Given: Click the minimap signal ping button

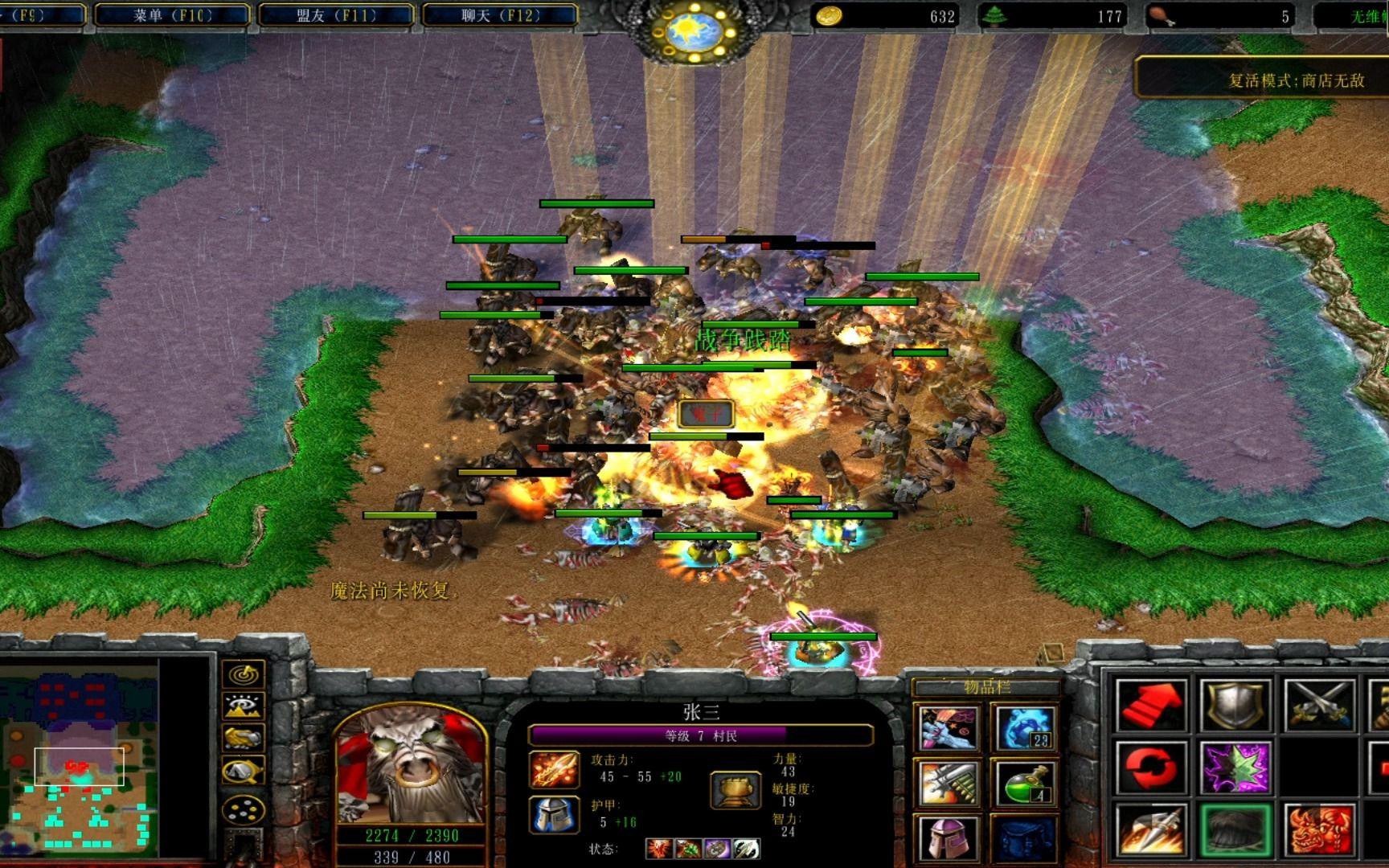Looking at the screenshot, I should coord(243,674).
